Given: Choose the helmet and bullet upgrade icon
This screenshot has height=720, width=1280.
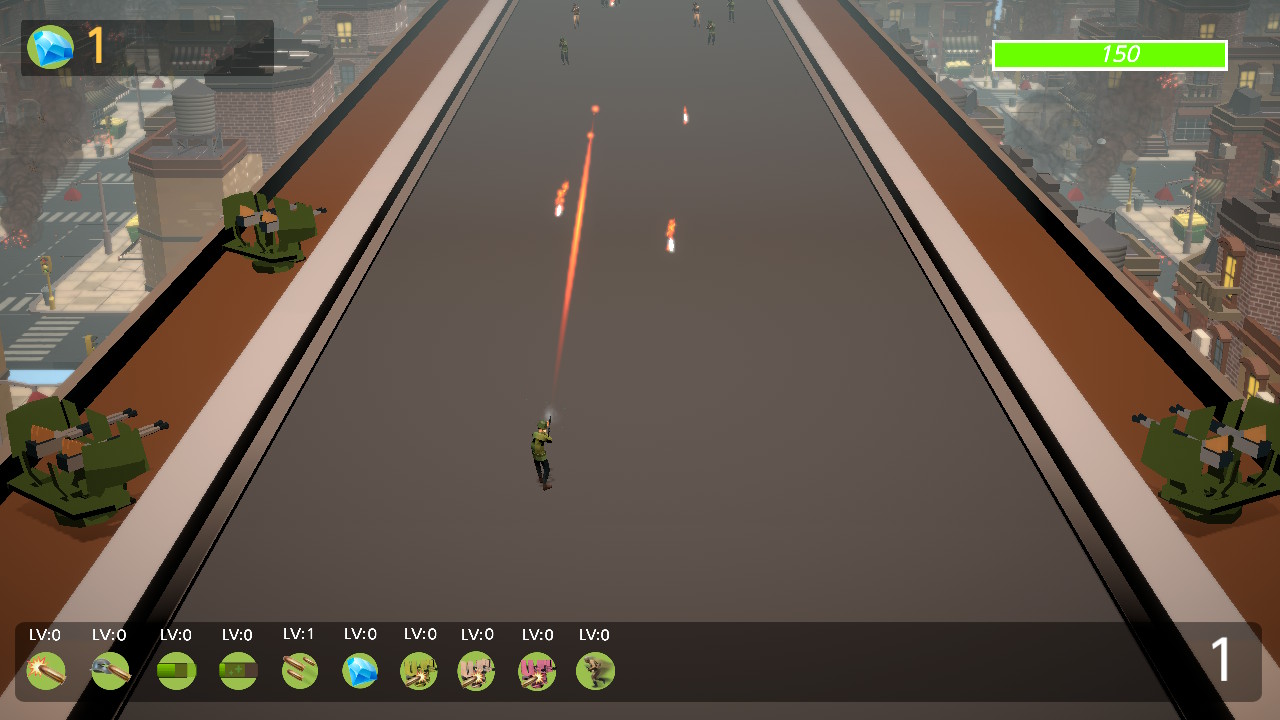Looking at the screenshot, I should [x=110, y=671].
